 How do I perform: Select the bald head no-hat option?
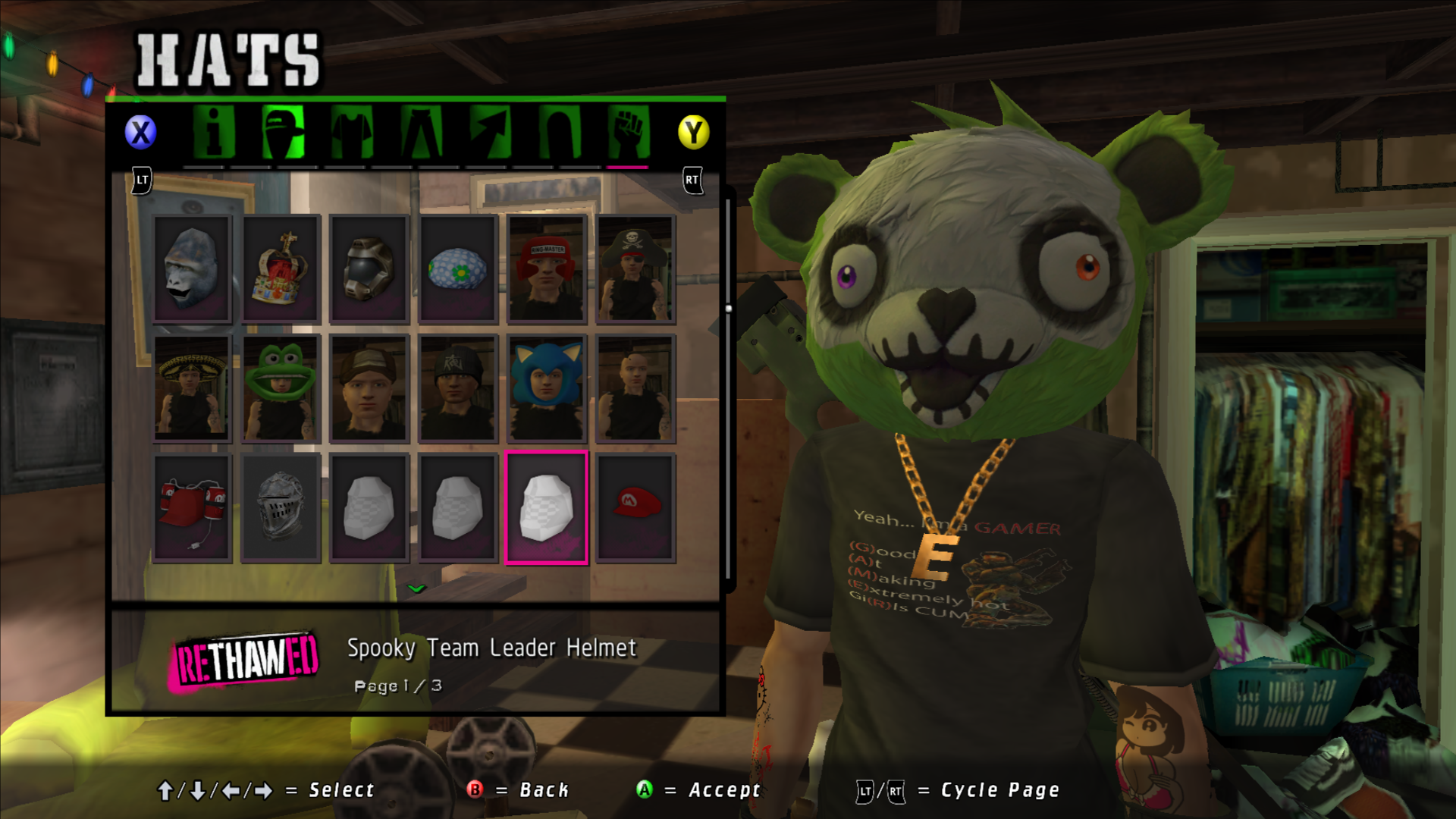(x=635, y=388)
